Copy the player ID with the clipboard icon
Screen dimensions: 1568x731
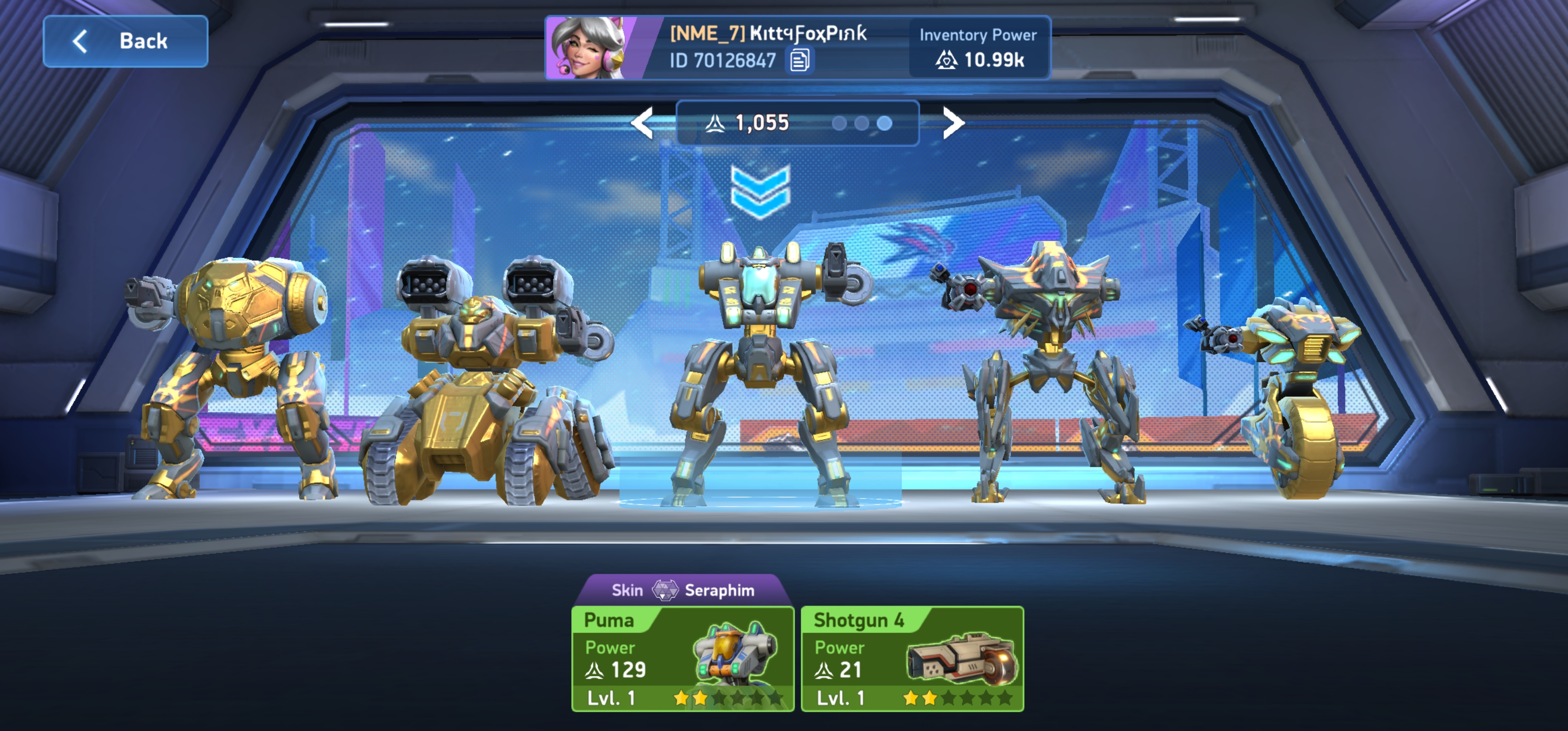click(x=799, y=60)
